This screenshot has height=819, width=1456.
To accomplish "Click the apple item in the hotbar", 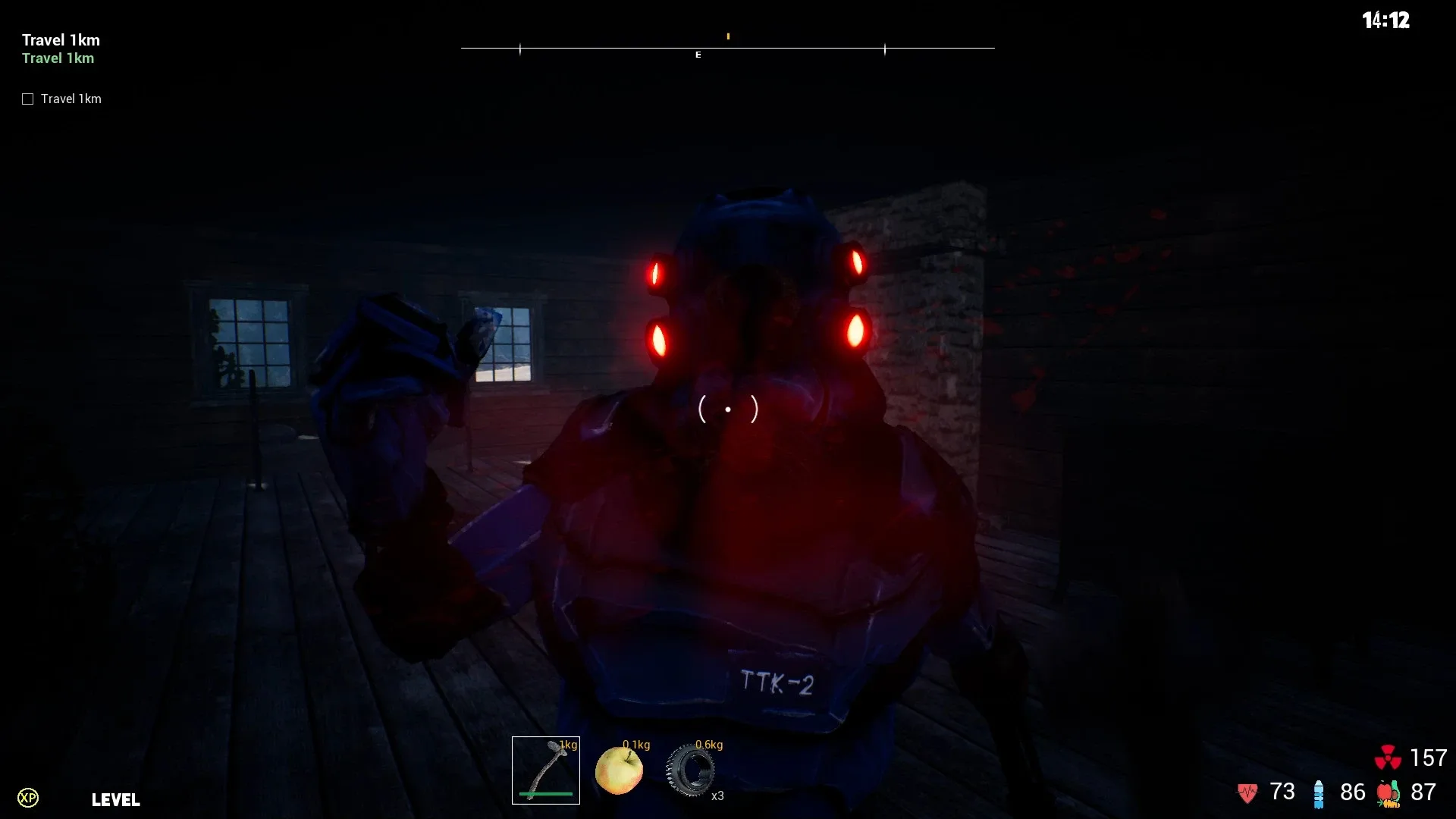I will pos(620,770).
